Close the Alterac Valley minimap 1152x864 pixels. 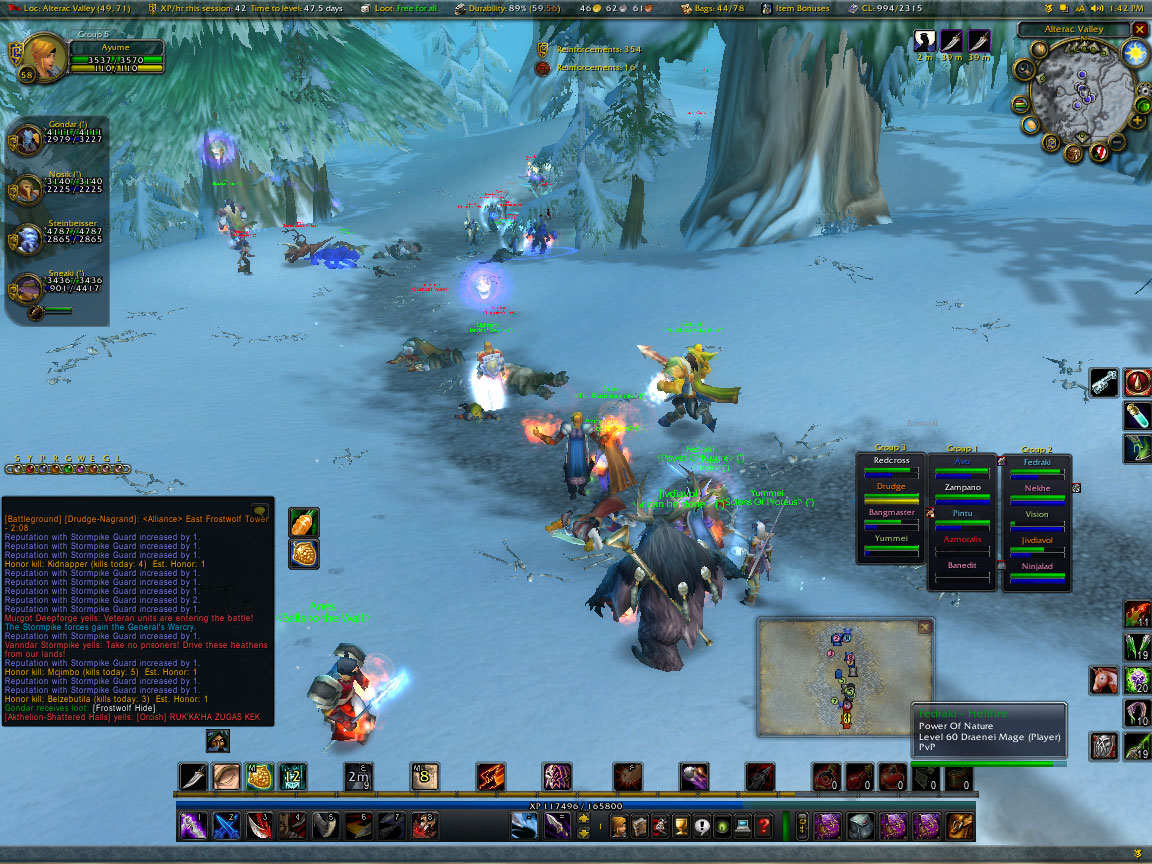[1139, 30]
